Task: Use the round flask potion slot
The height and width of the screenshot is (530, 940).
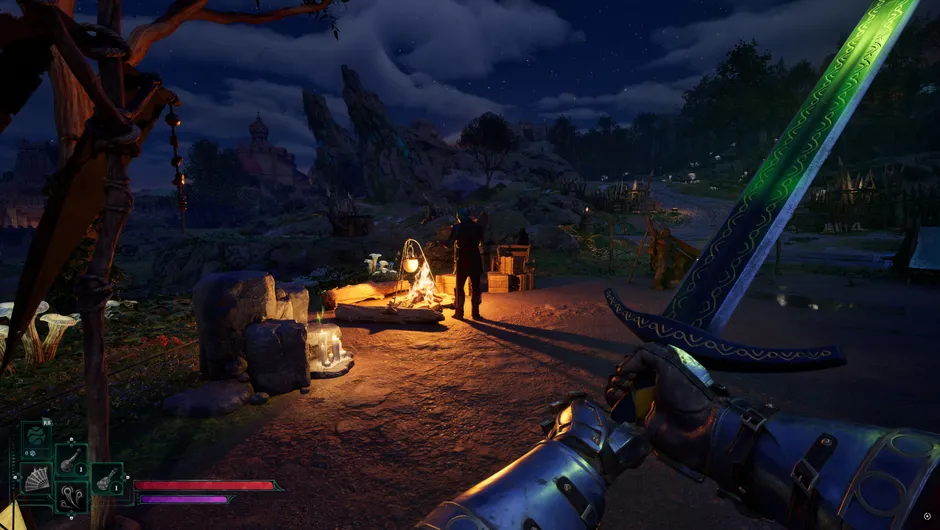Action: 71,460
